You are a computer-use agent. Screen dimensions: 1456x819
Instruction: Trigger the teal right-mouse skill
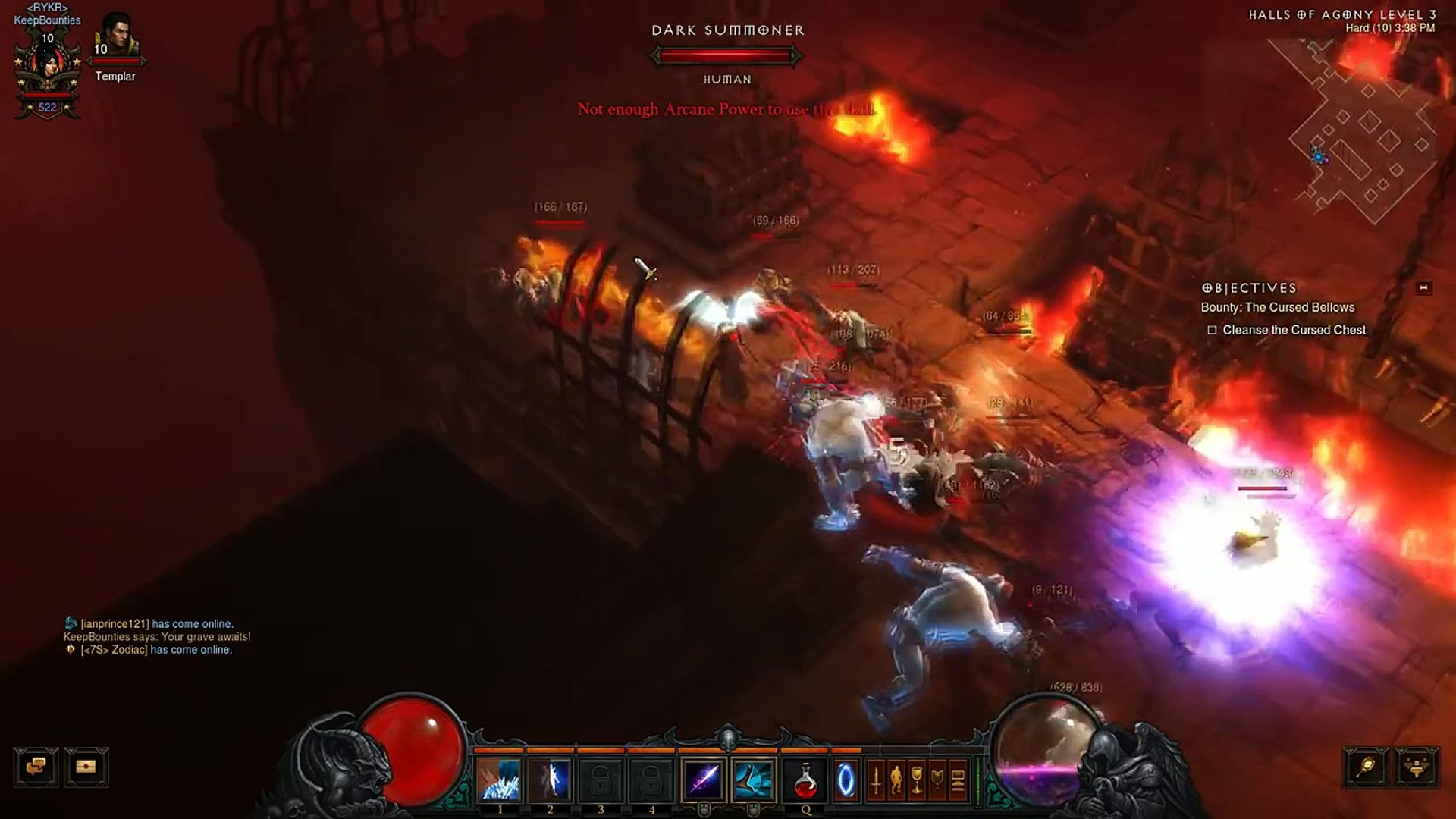click(x=754, y=781)
